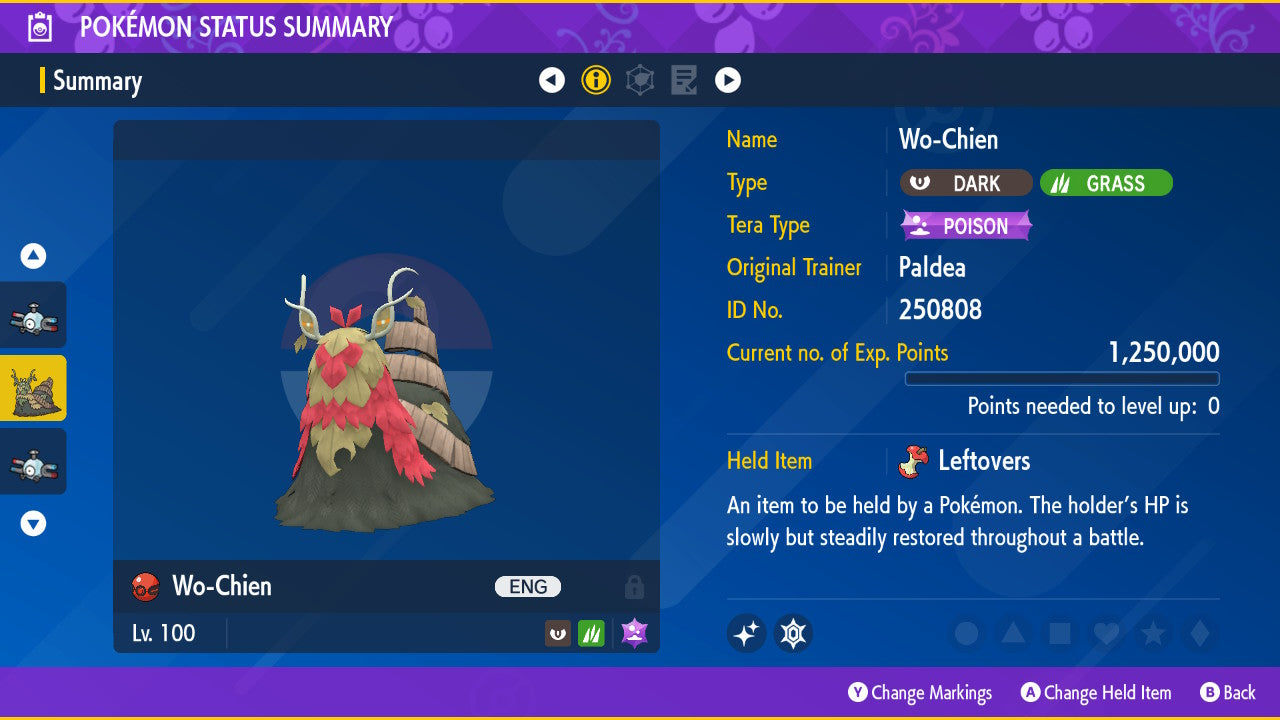Click the left page navigation arrow

(x=552, y=80)
